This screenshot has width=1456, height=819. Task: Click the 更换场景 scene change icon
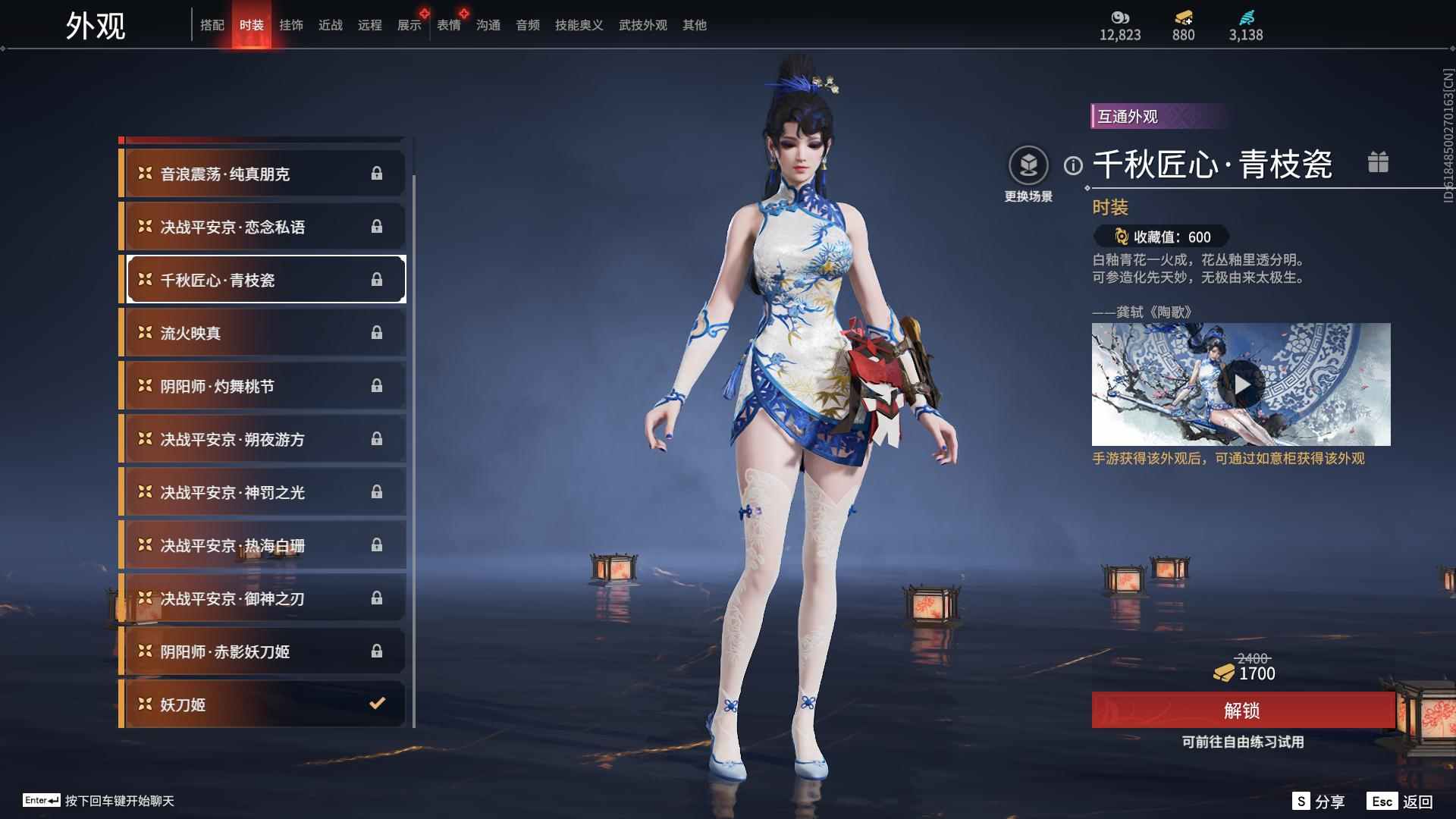(1029, 163)
